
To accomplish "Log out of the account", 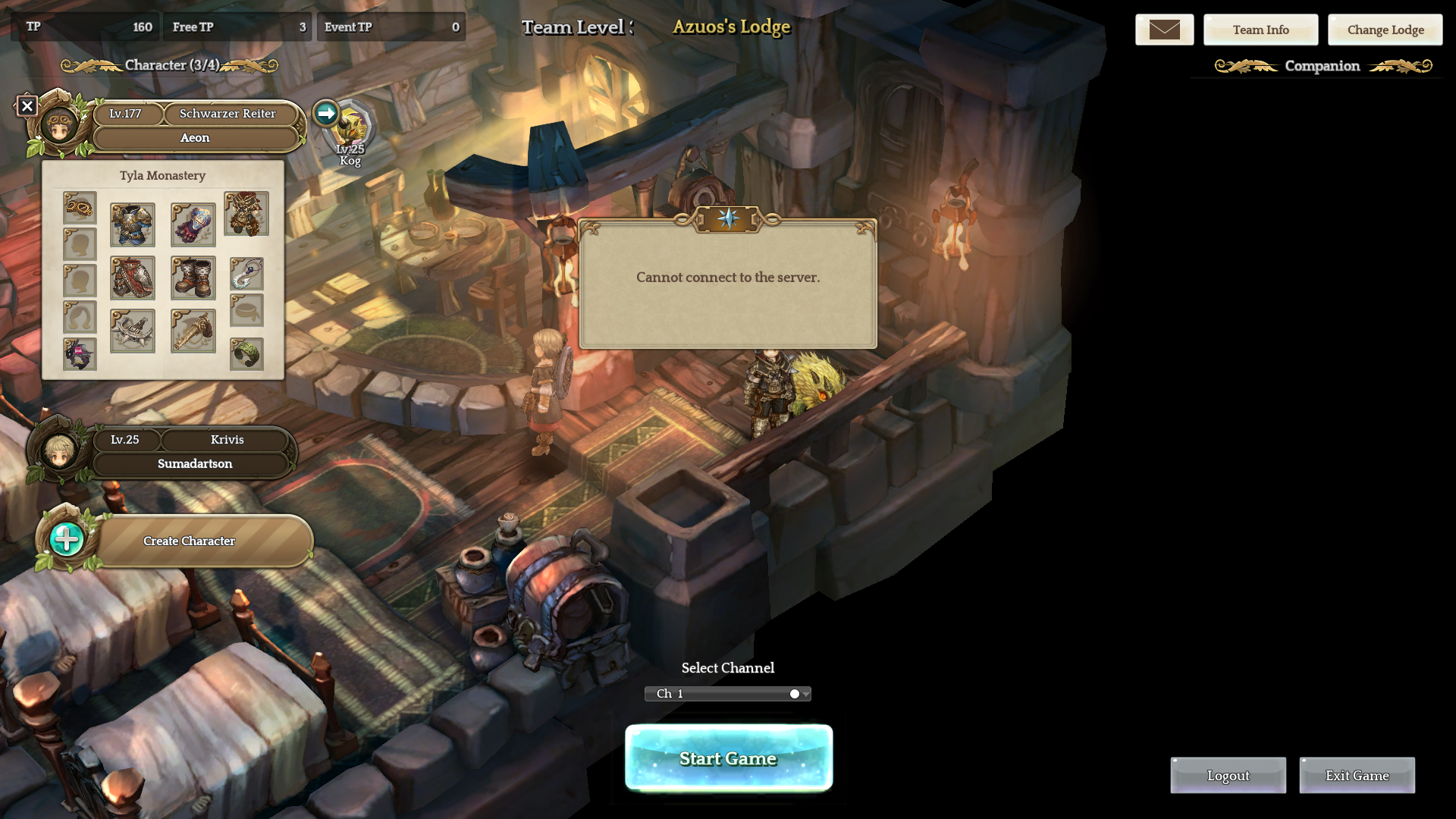I will [x=1228, y=775].
